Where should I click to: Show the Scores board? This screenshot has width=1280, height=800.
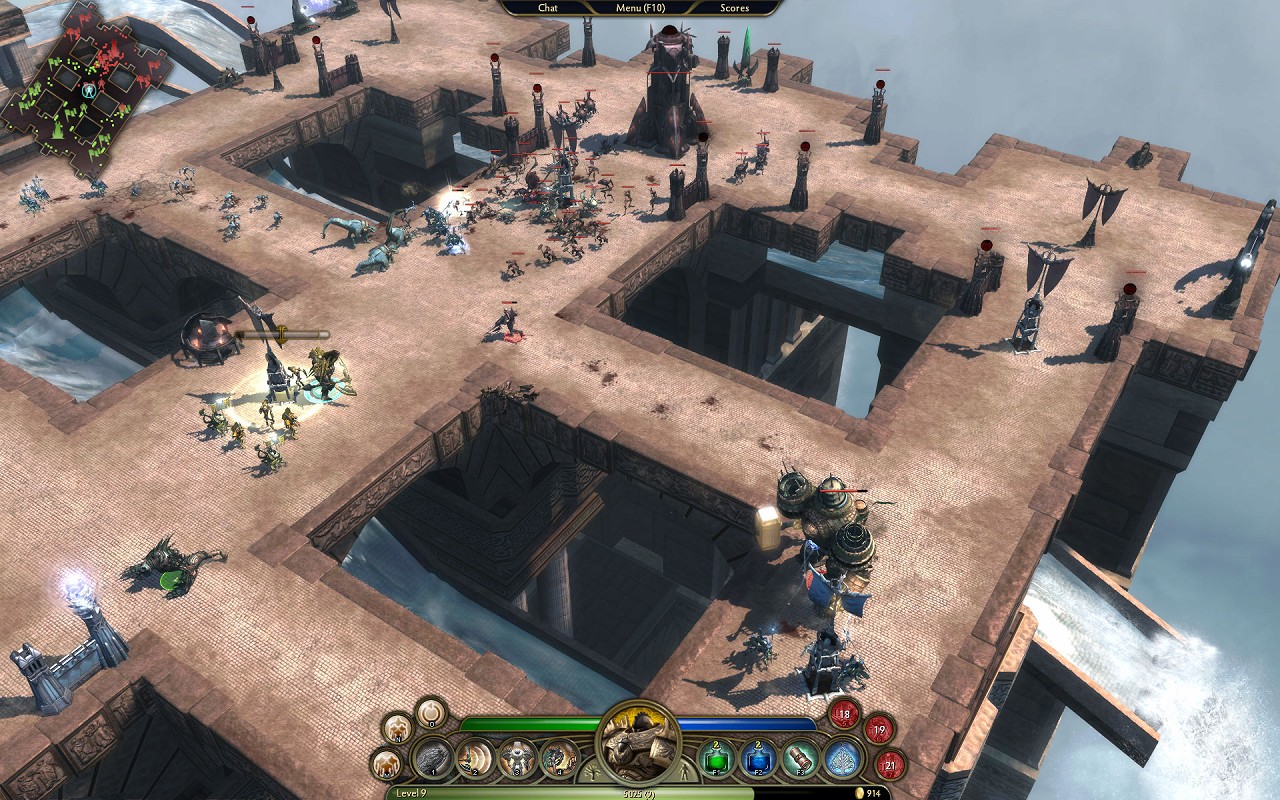click(734, 8)
